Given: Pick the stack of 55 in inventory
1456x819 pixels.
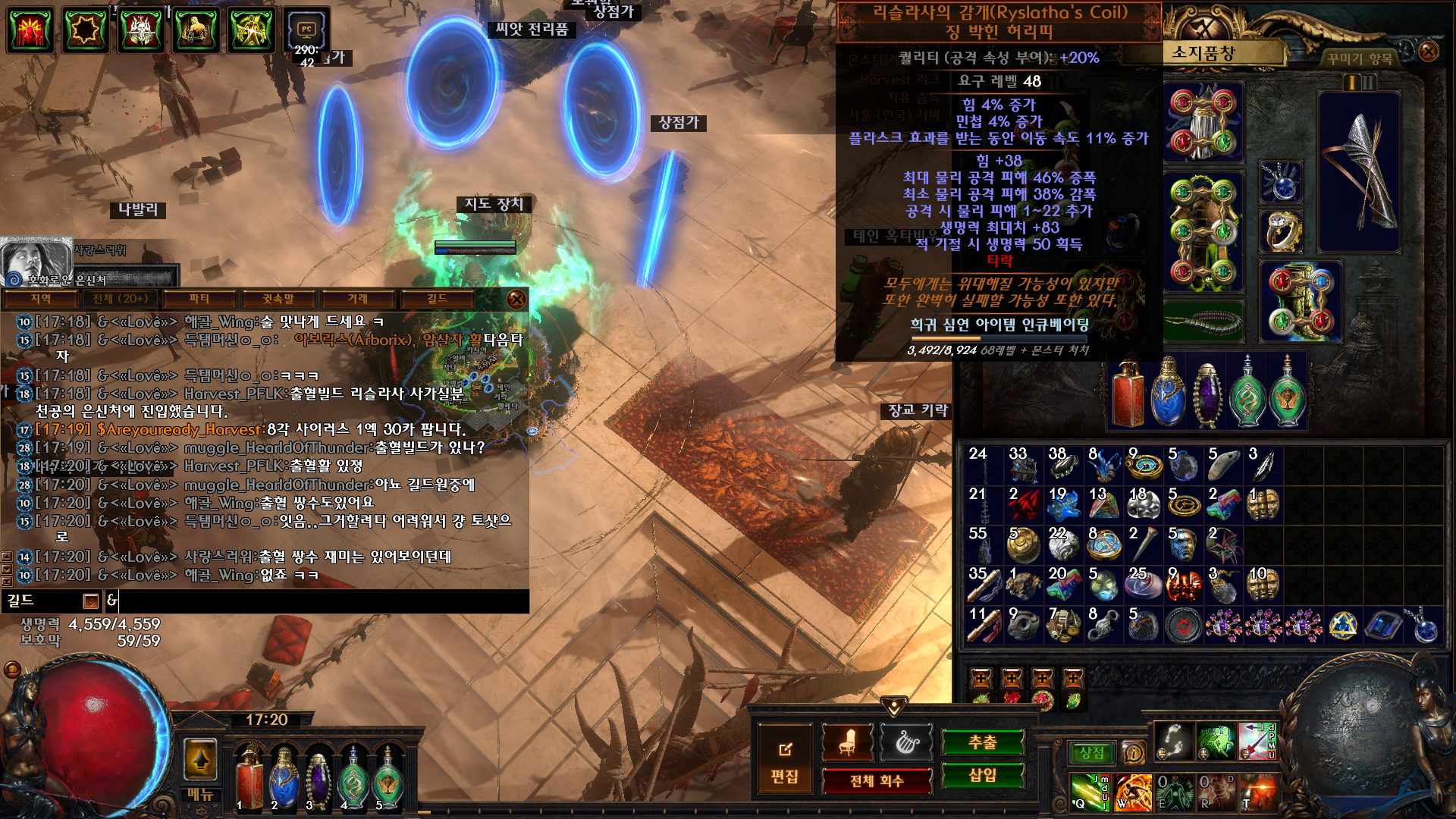Looking at the screenshot, I should click(984, 544).
